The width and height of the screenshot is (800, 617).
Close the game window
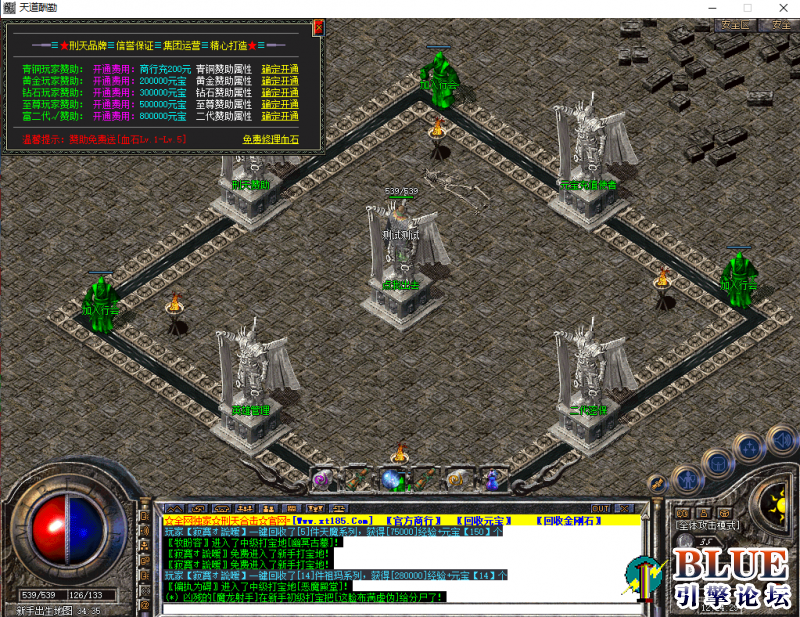(x=783, y=8)
